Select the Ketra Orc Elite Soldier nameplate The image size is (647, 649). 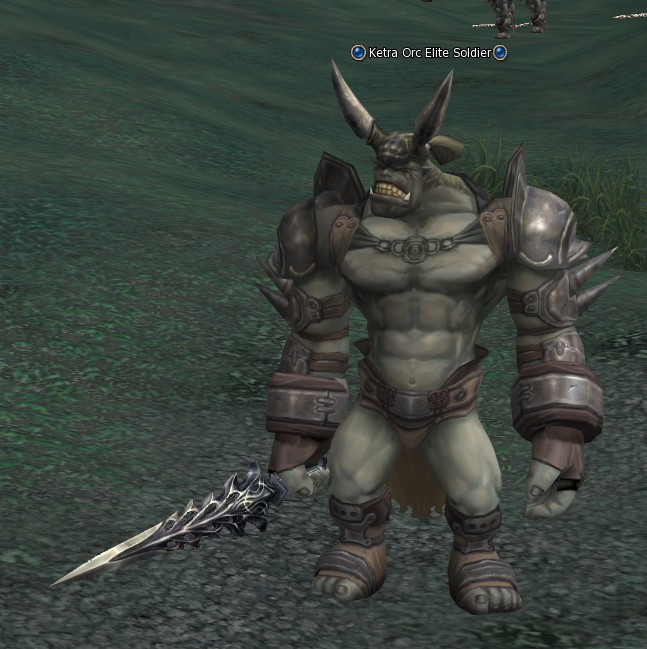point(429,52)
